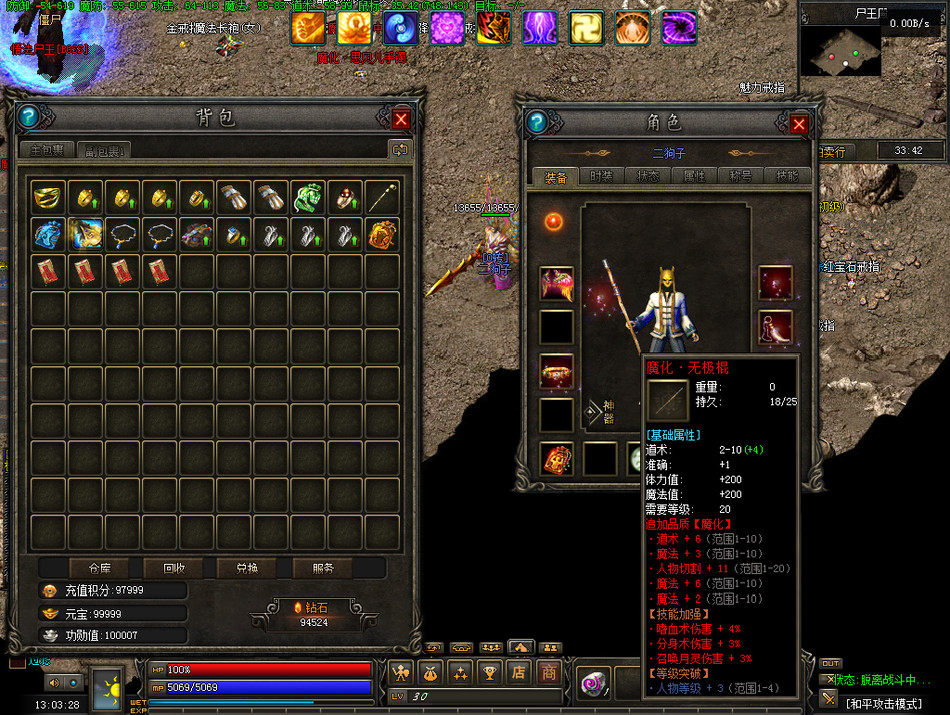
Task: Select the equipped winged helmet slot
Action: [557, 283]
